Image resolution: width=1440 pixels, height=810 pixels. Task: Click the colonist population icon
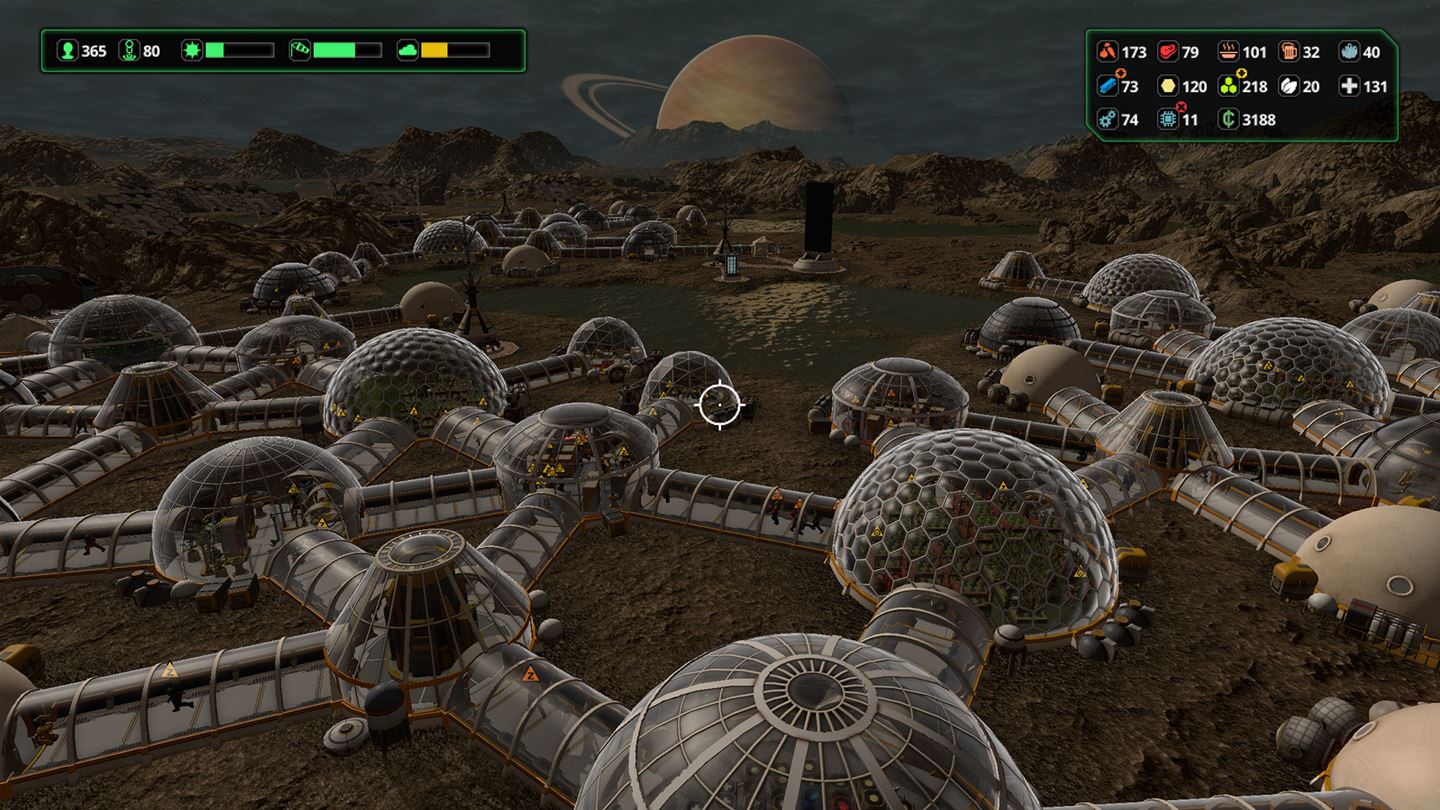68,51
